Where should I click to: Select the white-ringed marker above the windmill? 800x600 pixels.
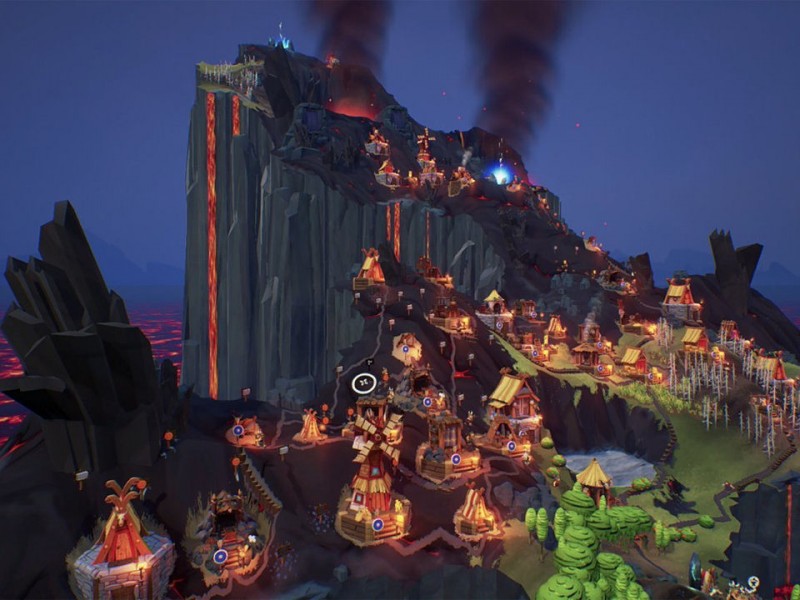tap(364, 381)
